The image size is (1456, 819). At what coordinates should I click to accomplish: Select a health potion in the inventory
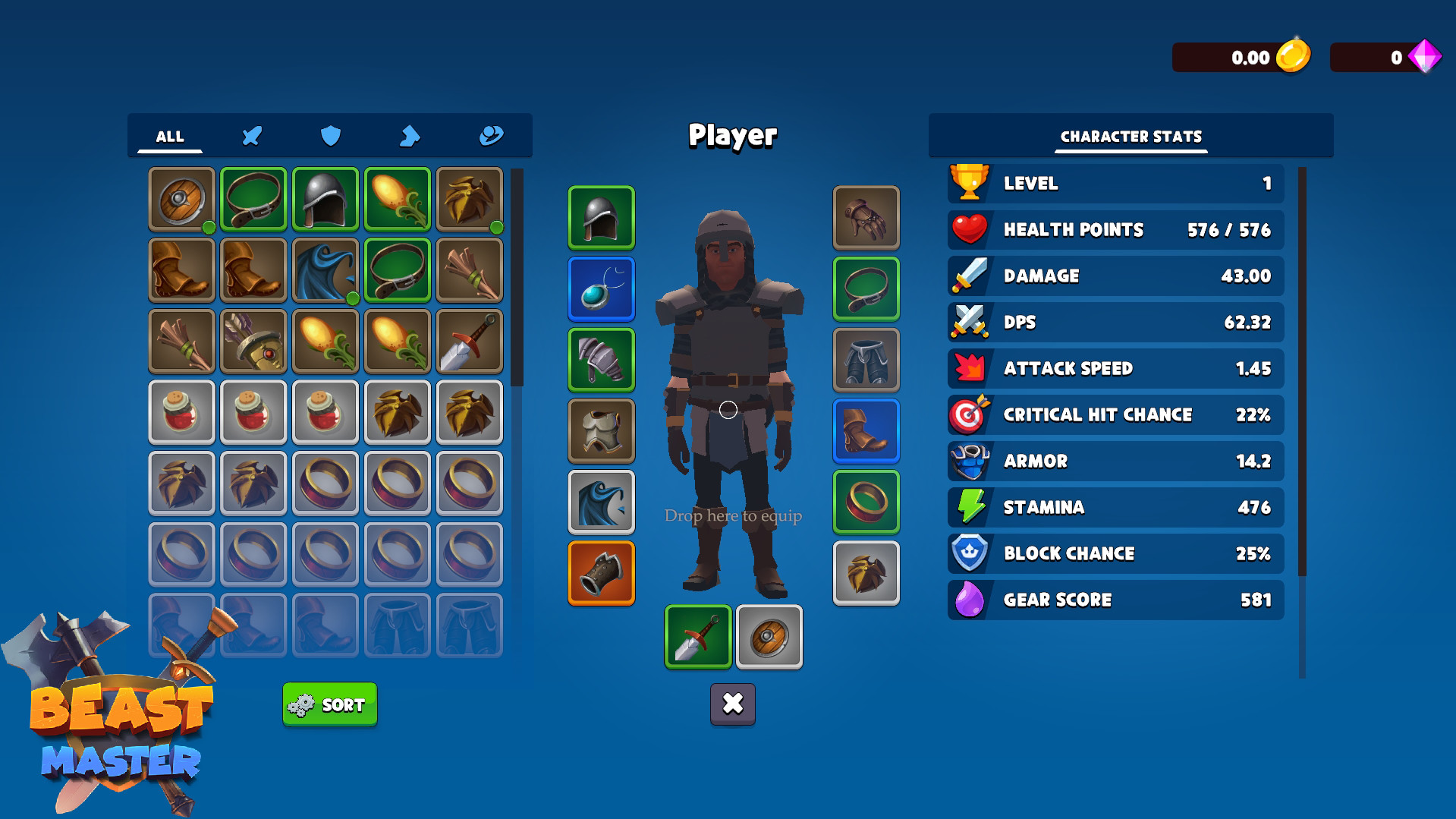[x=181, y=412]
